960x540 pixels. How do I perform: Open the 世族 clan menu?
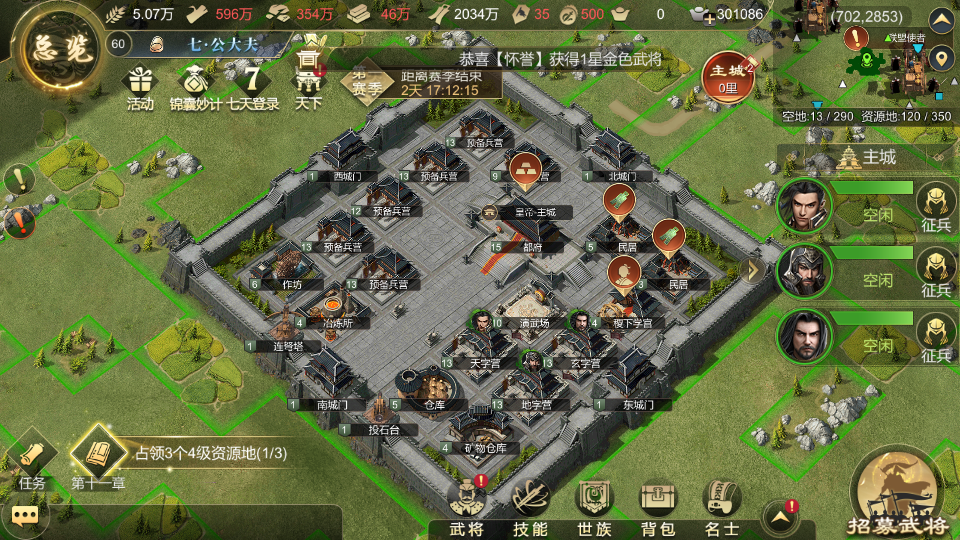593,506
